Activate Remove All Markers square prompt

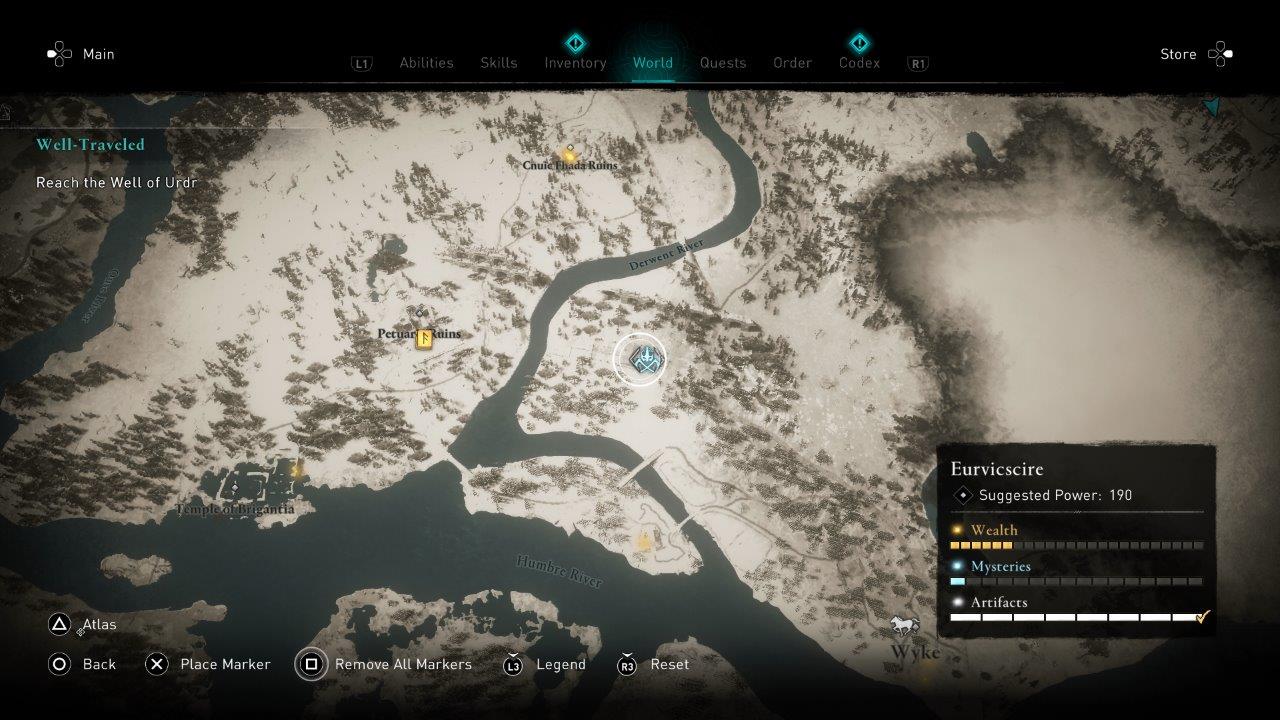(x=311, y=664)
